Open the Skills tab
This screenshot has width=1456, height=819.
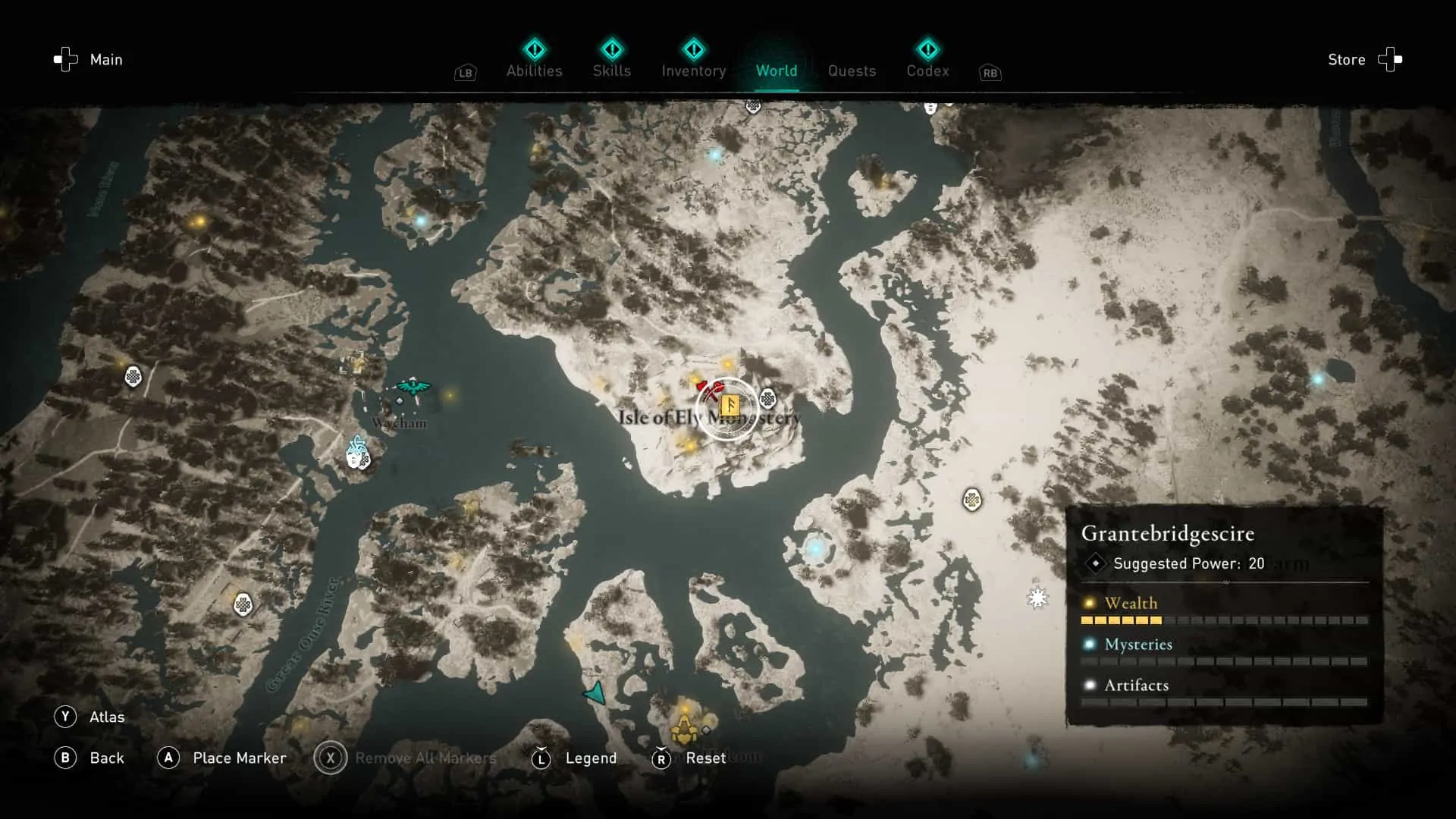pos(612,71)
